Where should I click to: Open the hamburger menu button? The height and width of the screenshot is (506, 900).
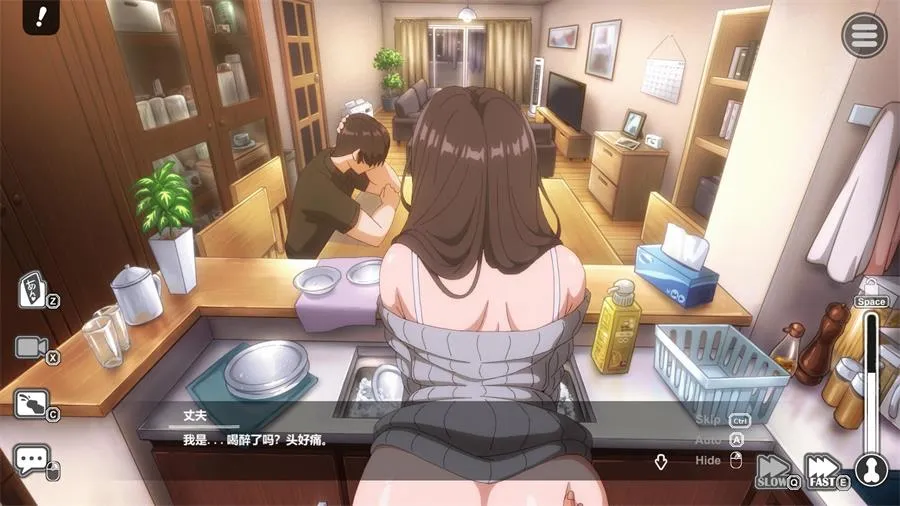864,36
